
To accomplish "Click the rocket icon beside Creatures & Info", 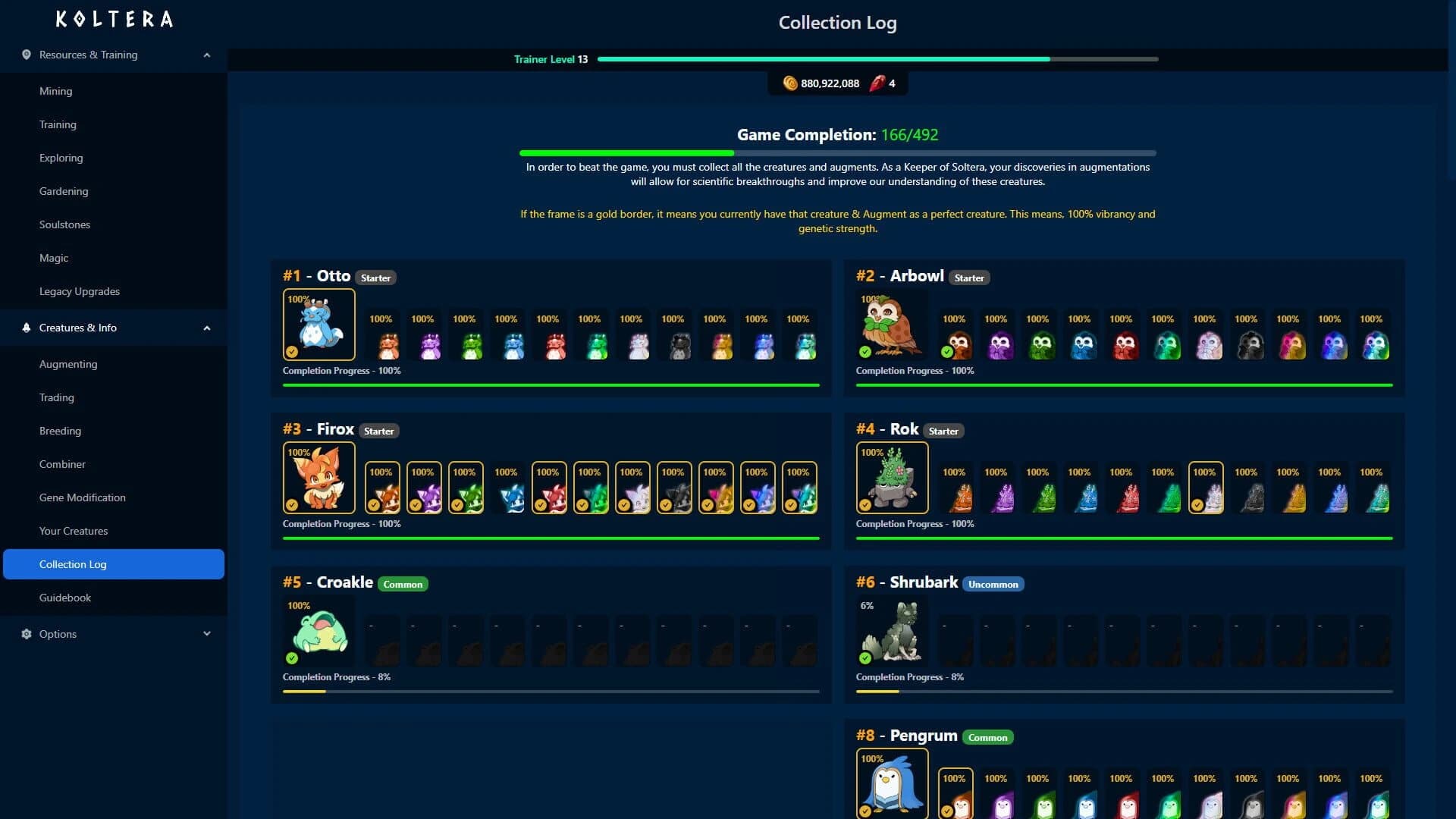I will coord(25,328).
